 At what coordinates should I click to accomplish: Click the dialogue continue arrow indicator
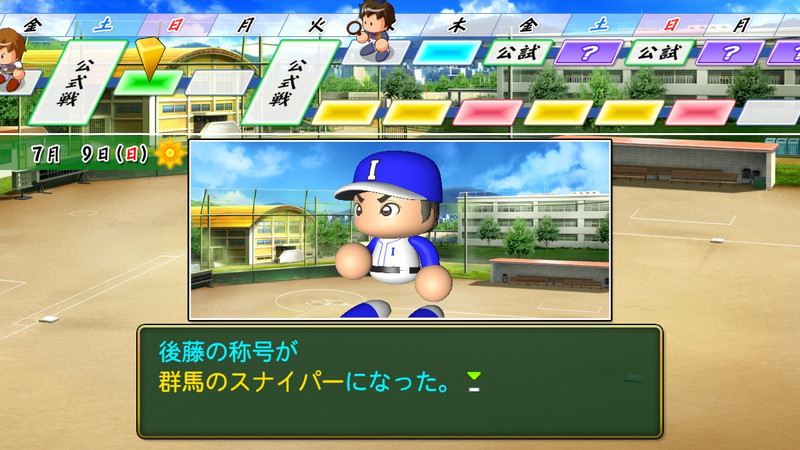tap(474, 380)
